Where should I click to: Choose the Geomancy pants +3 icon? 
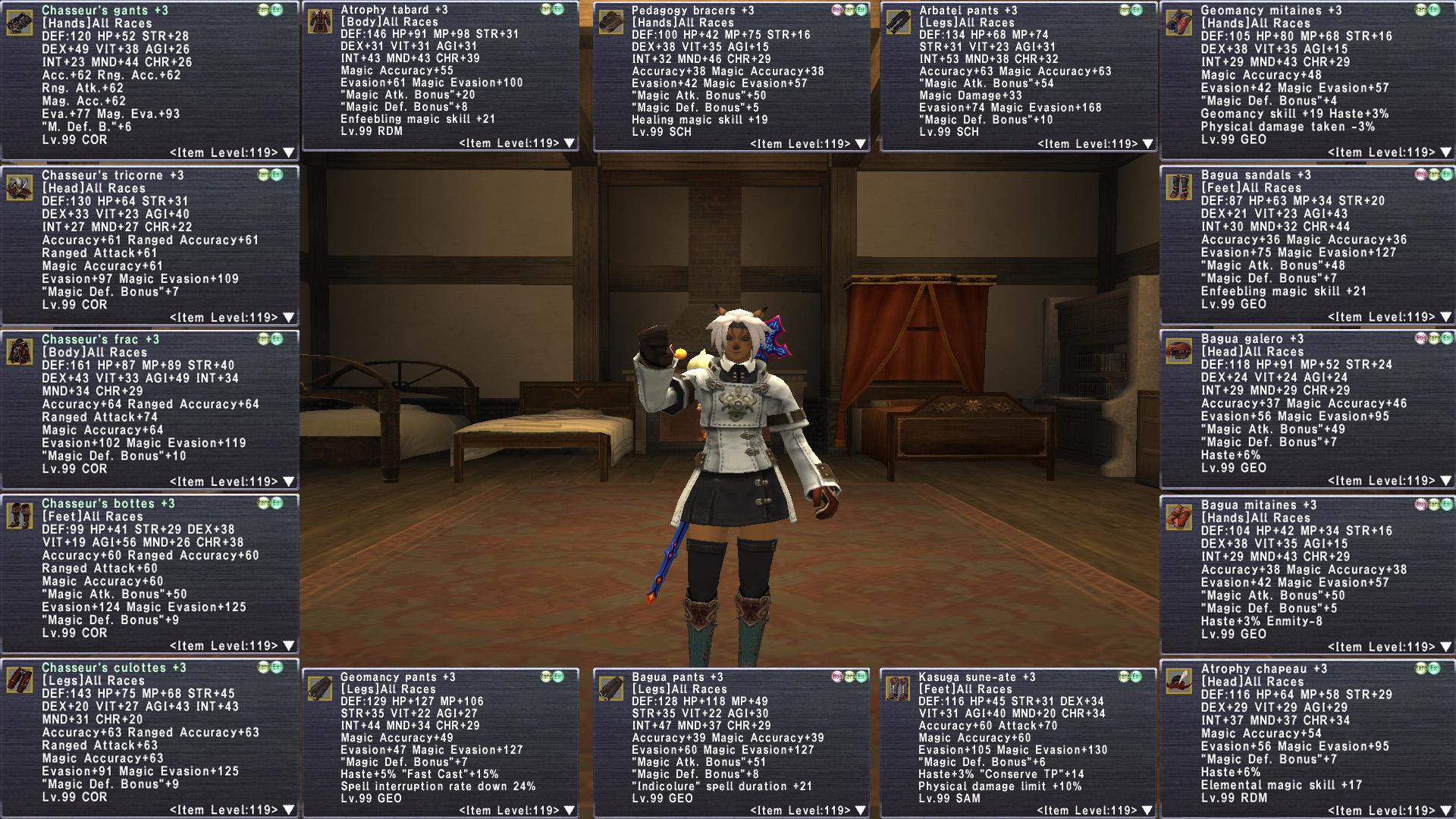[319, 689]
